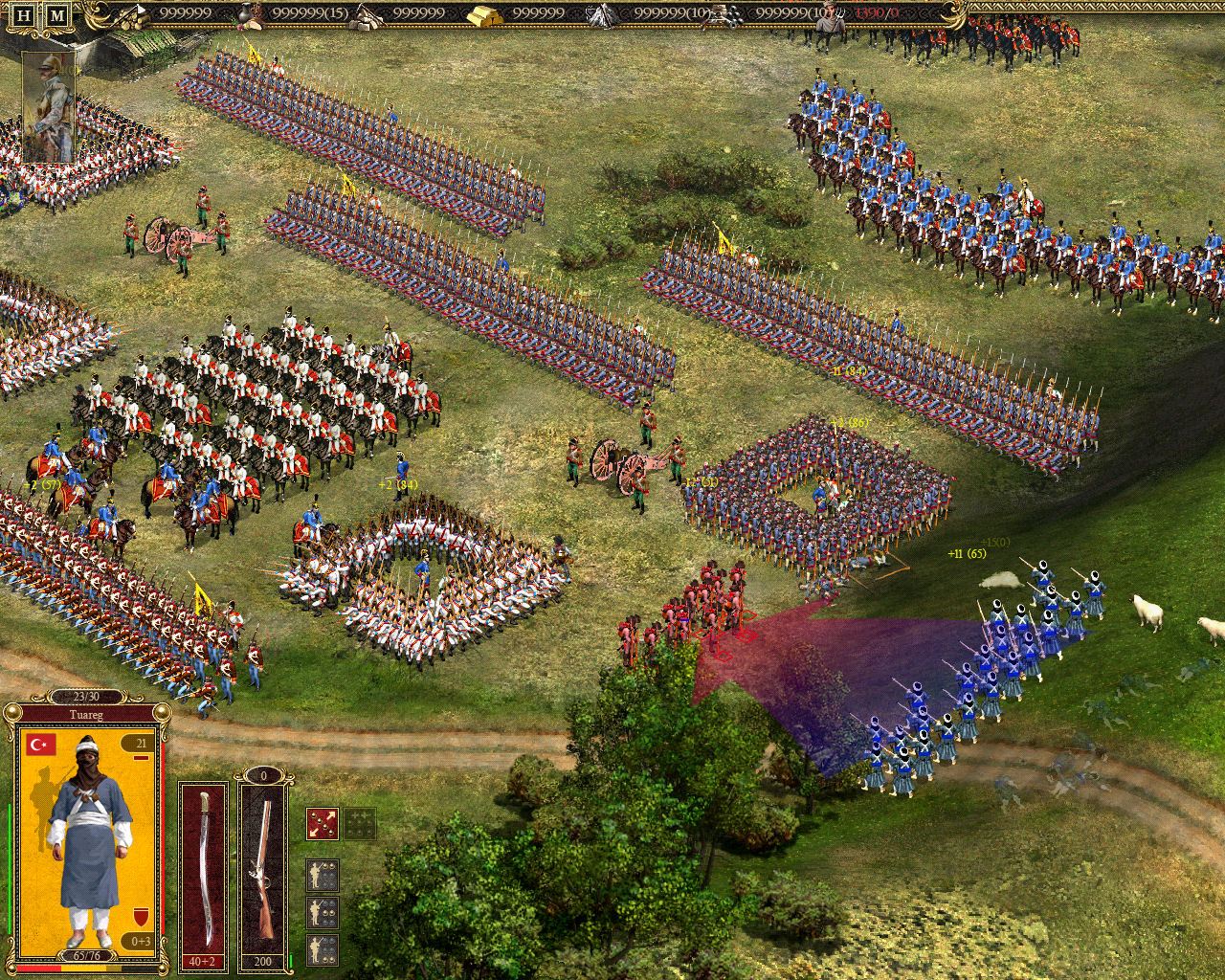
Task: Select the top firing stance soldier icon
Action: pos(323,876)
